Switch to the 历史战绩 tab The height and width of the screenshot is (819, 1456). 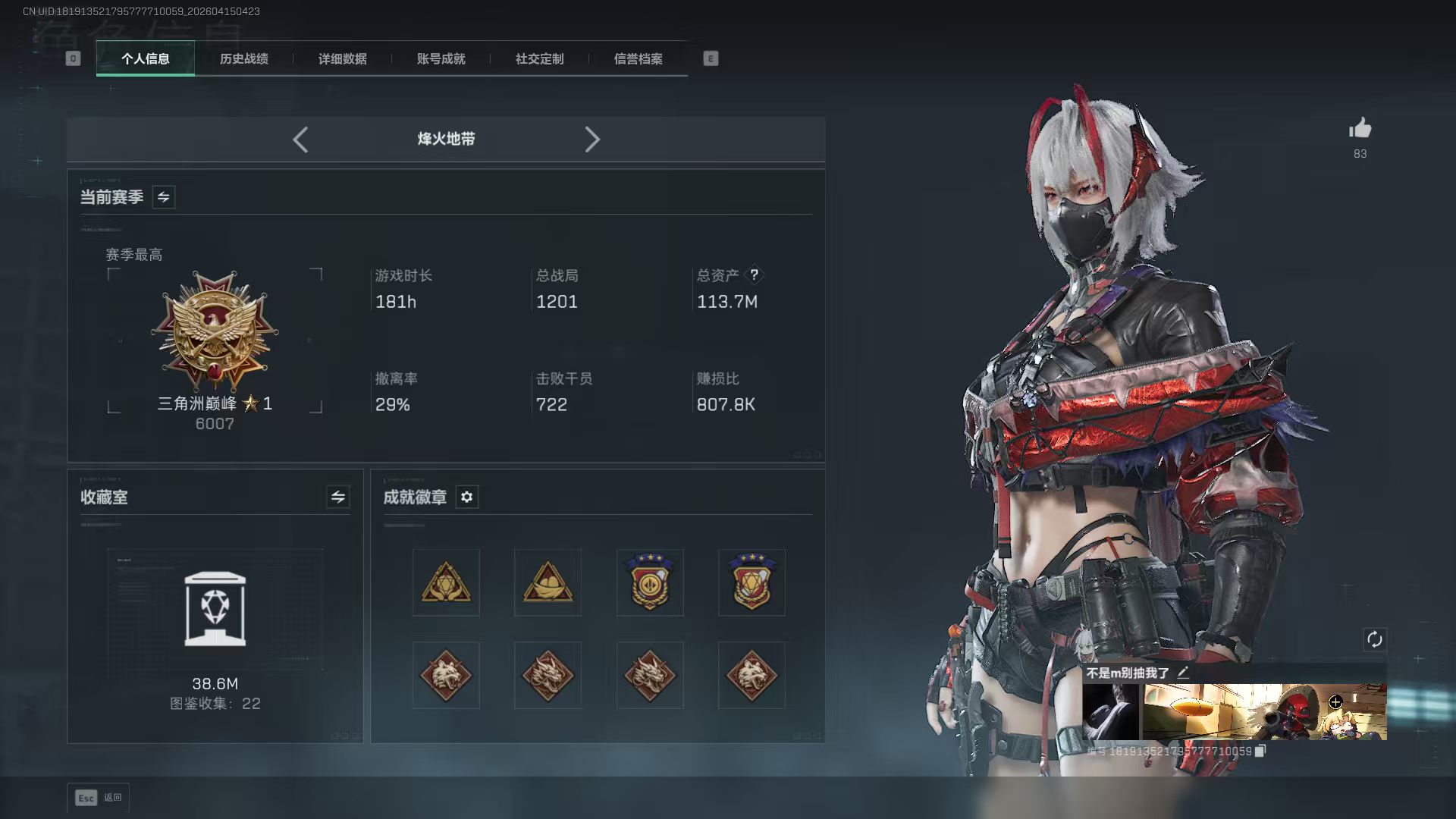point(244,59)
